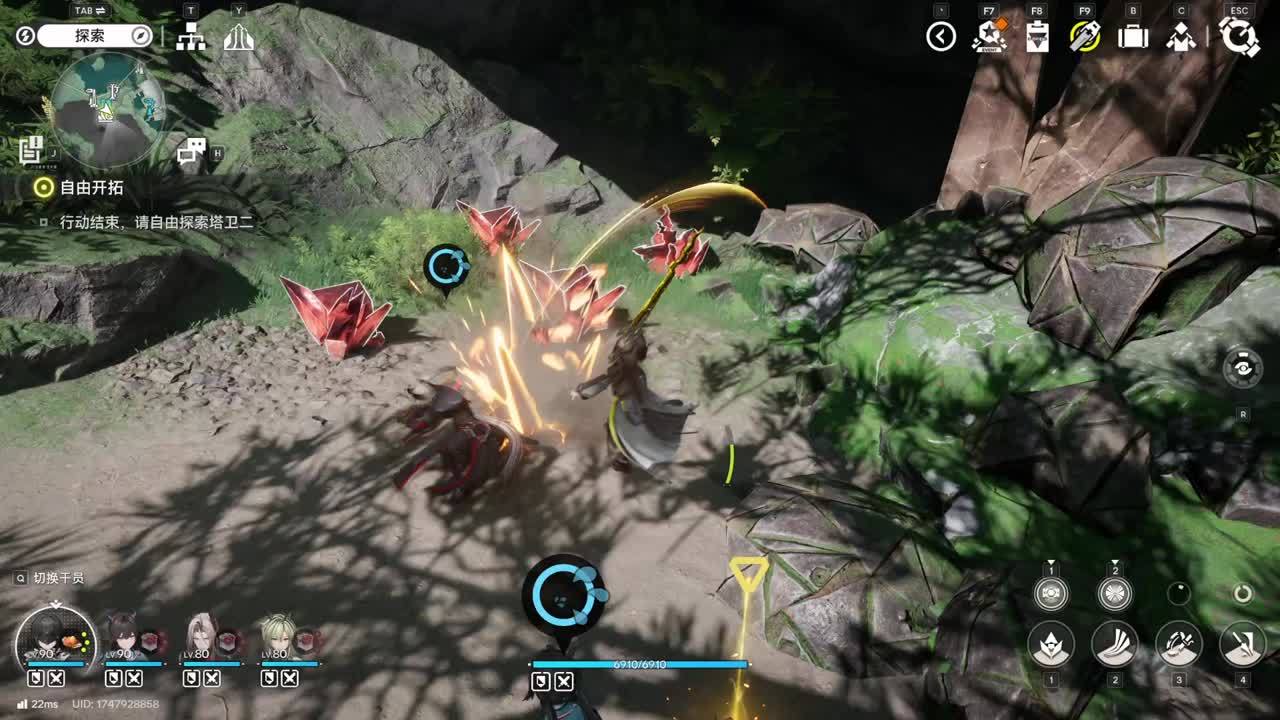Open the briefcase inventory
1280x720 pixels.
point(1133,37)
